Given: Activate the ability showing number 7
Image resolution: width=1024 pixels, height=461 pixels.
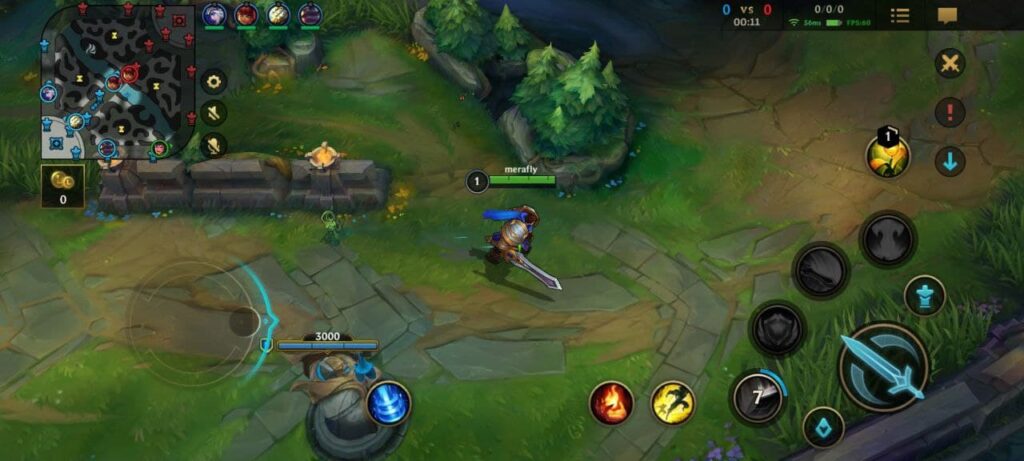Looking at the screenshot, I should coord(757,398).
